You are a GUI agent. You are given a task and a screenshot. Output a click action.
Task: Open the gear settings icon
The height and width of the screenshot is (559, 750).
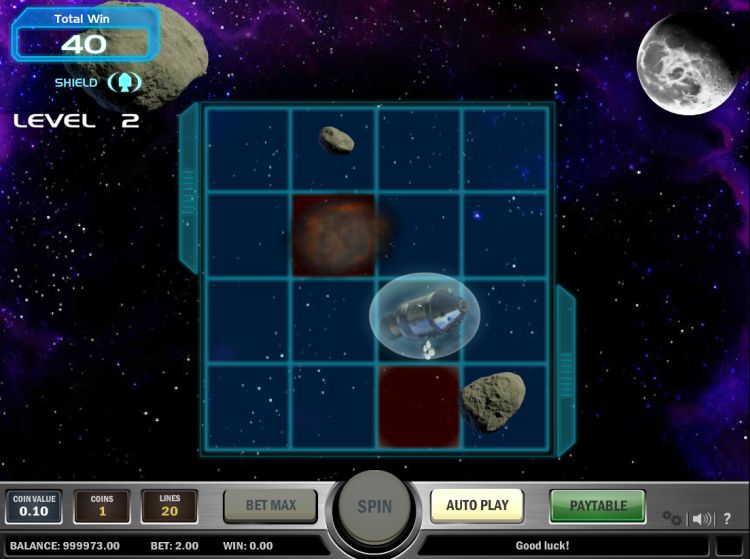point(672,518)
